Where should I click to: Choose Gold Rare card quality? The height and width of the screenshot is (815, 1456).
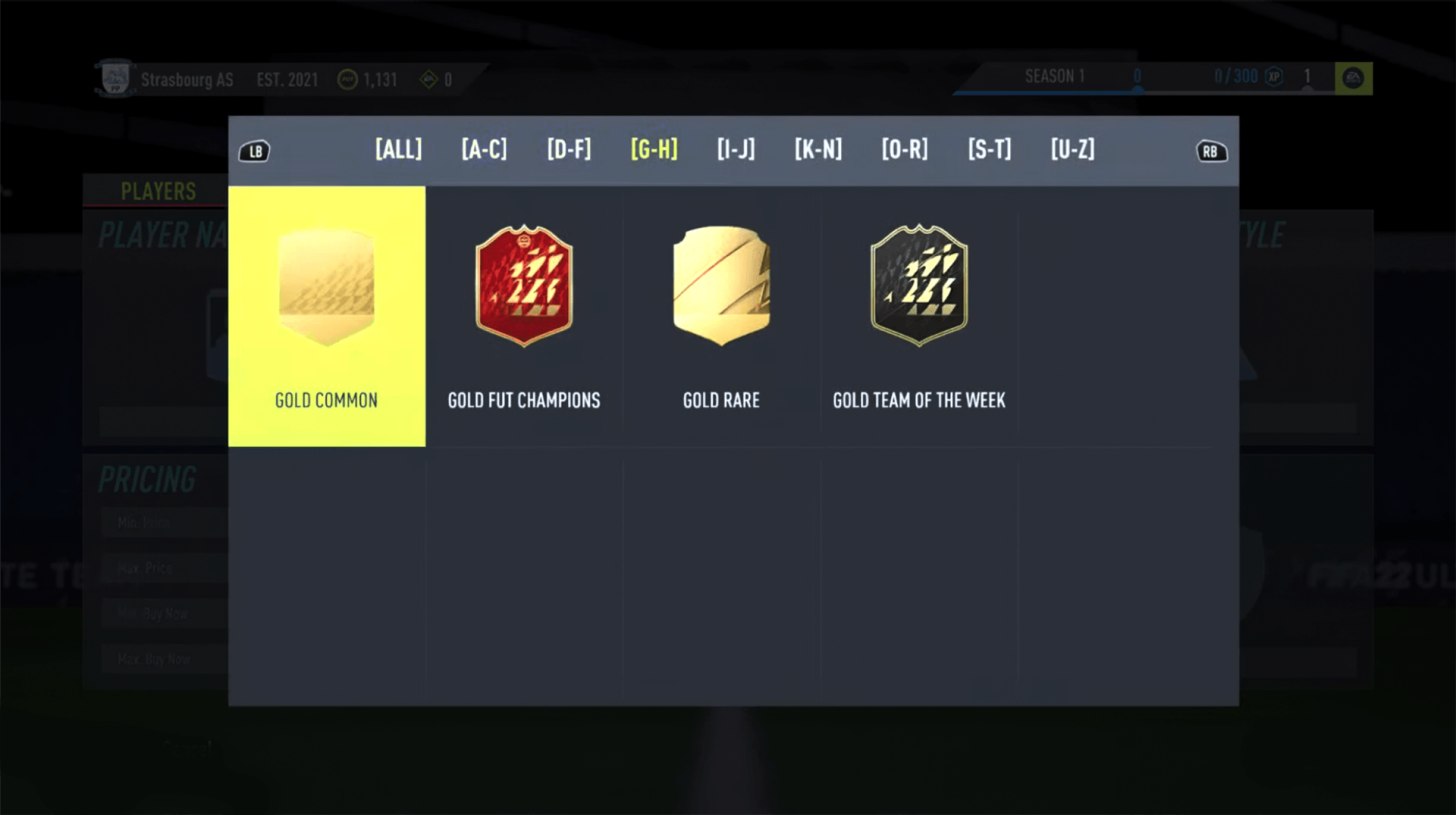tap(721, 314)
